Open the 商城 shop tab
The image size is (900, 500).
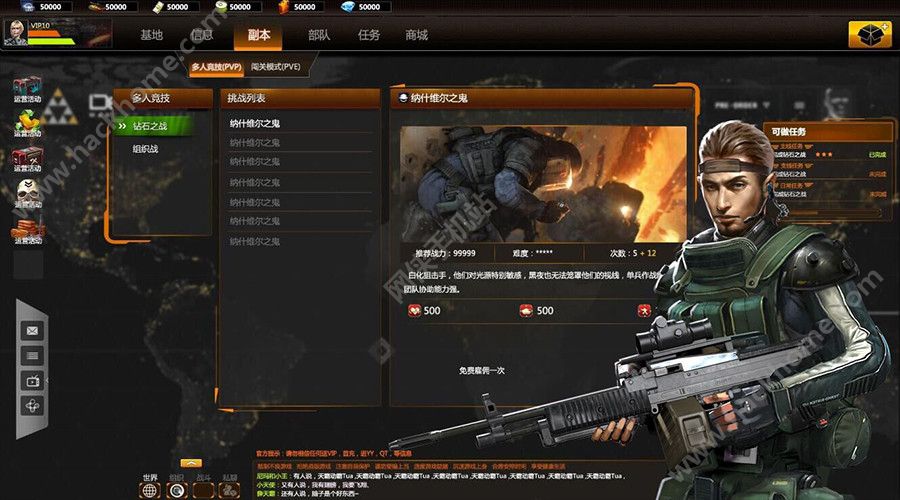point(416,35)
